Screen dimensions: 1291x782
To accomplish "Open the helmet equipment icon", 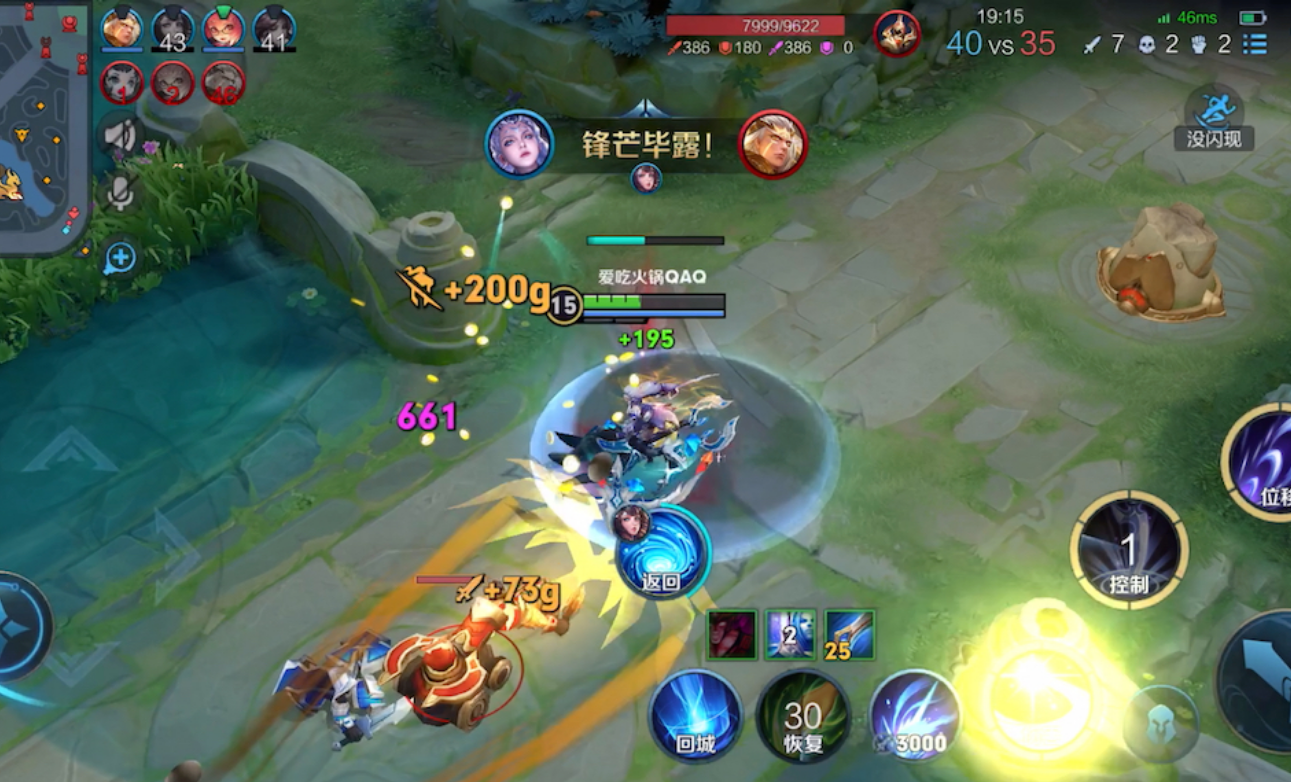I will pyautogui.click(x=1160, y=724).
